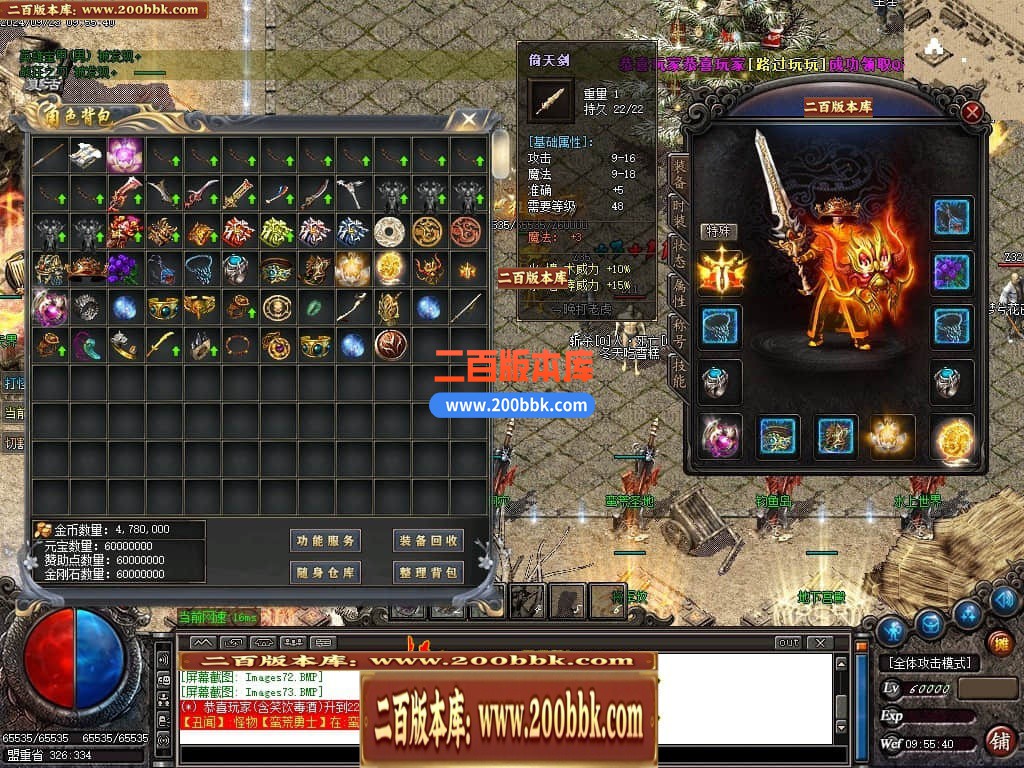Click the golden winged emblem equipment slot
This screenshot has height=768, width=1024.
[x=720, y=272]
